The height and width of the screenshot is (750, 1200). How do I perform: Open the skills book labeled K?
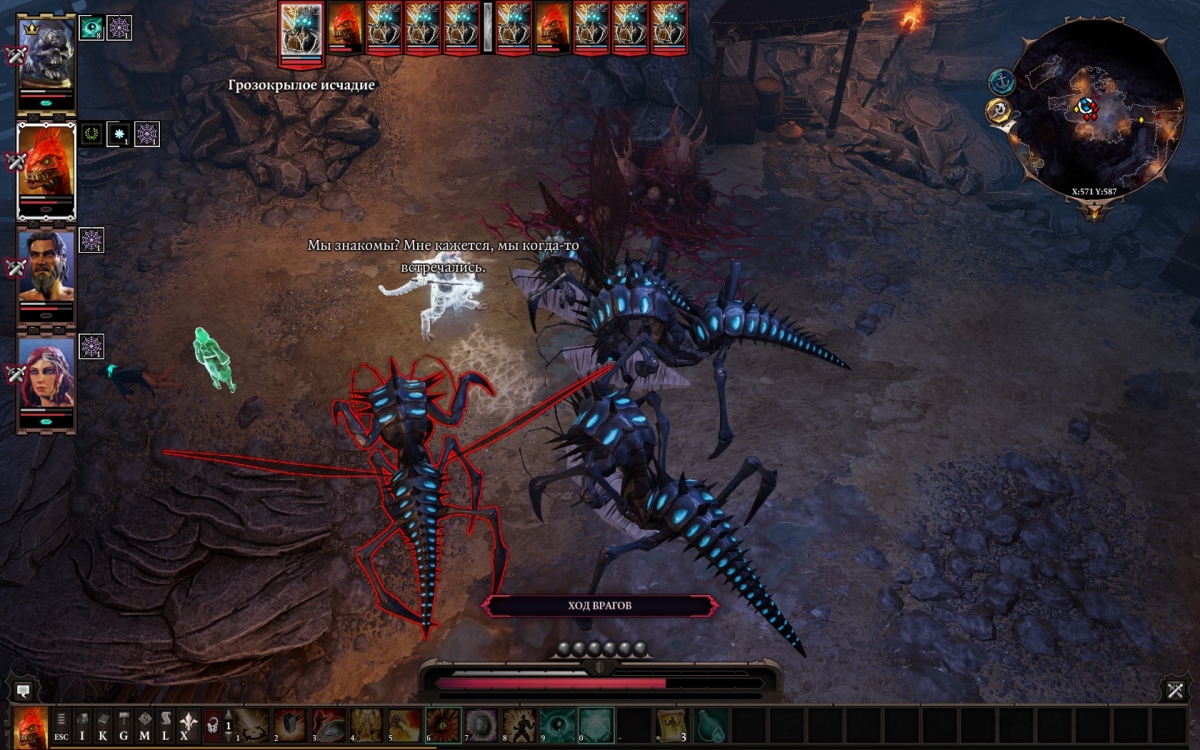click(x=104, y=724)
